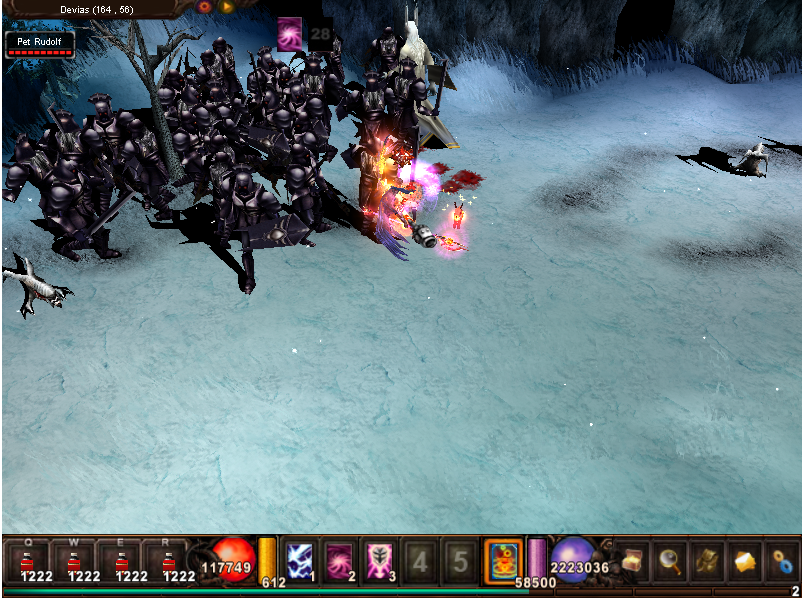Click the red eye button beside coordinates

point(205,7)
